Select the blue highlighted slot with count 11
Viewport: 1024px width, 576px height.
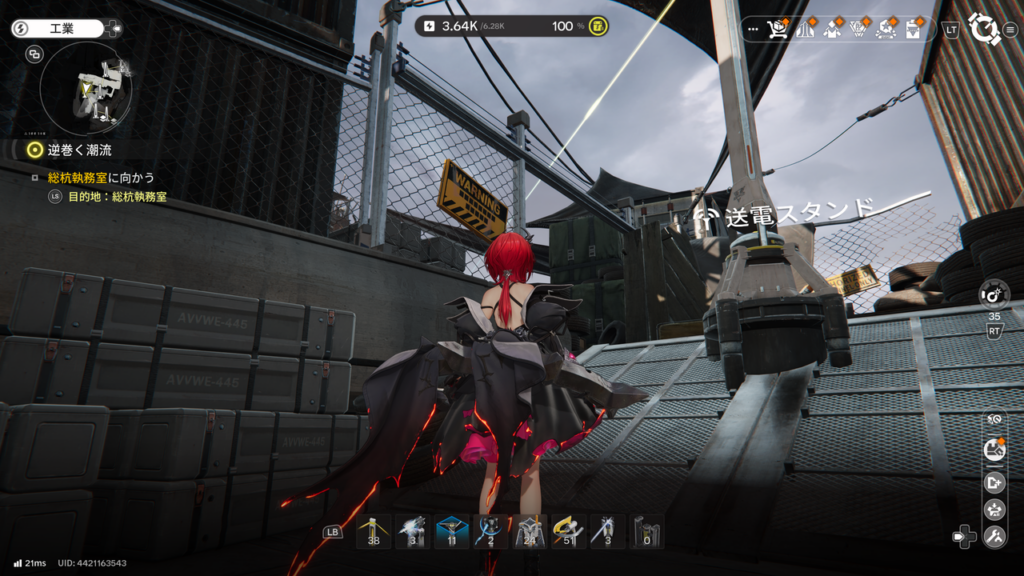point(452,532)
